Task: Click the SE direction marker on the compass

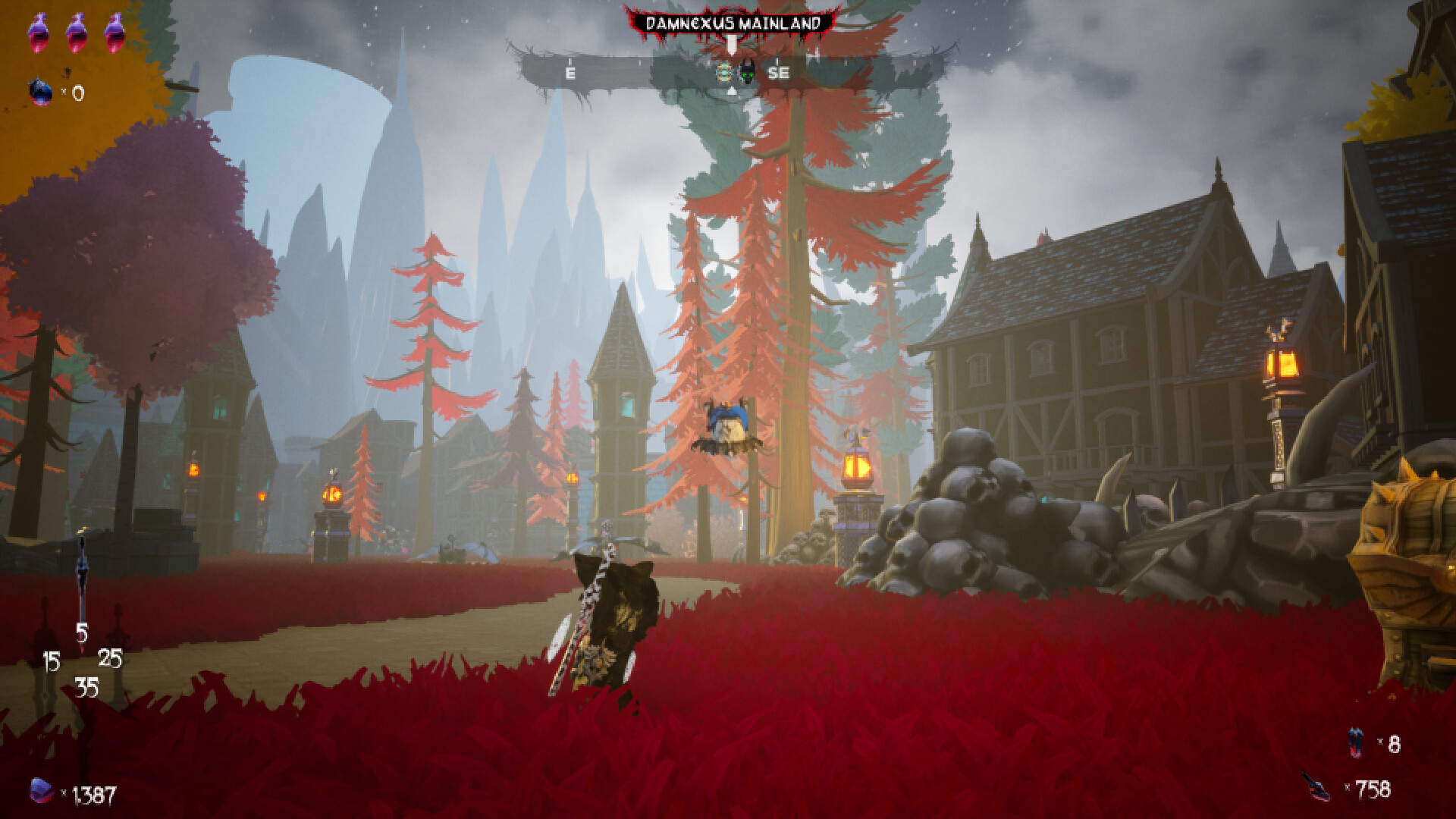Action: coord(779,73)
